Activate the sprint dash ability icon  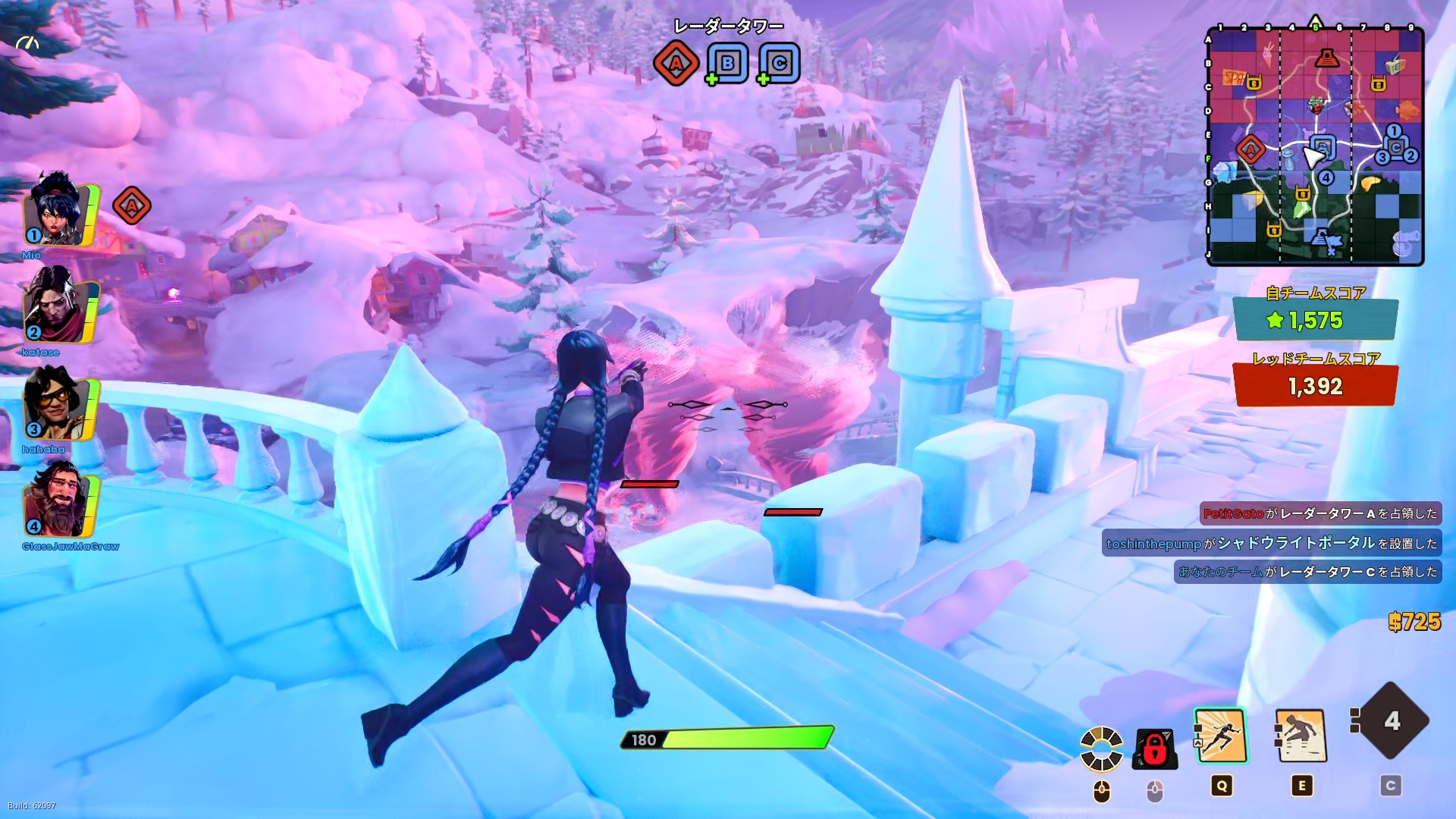[x=1220, y=736]
